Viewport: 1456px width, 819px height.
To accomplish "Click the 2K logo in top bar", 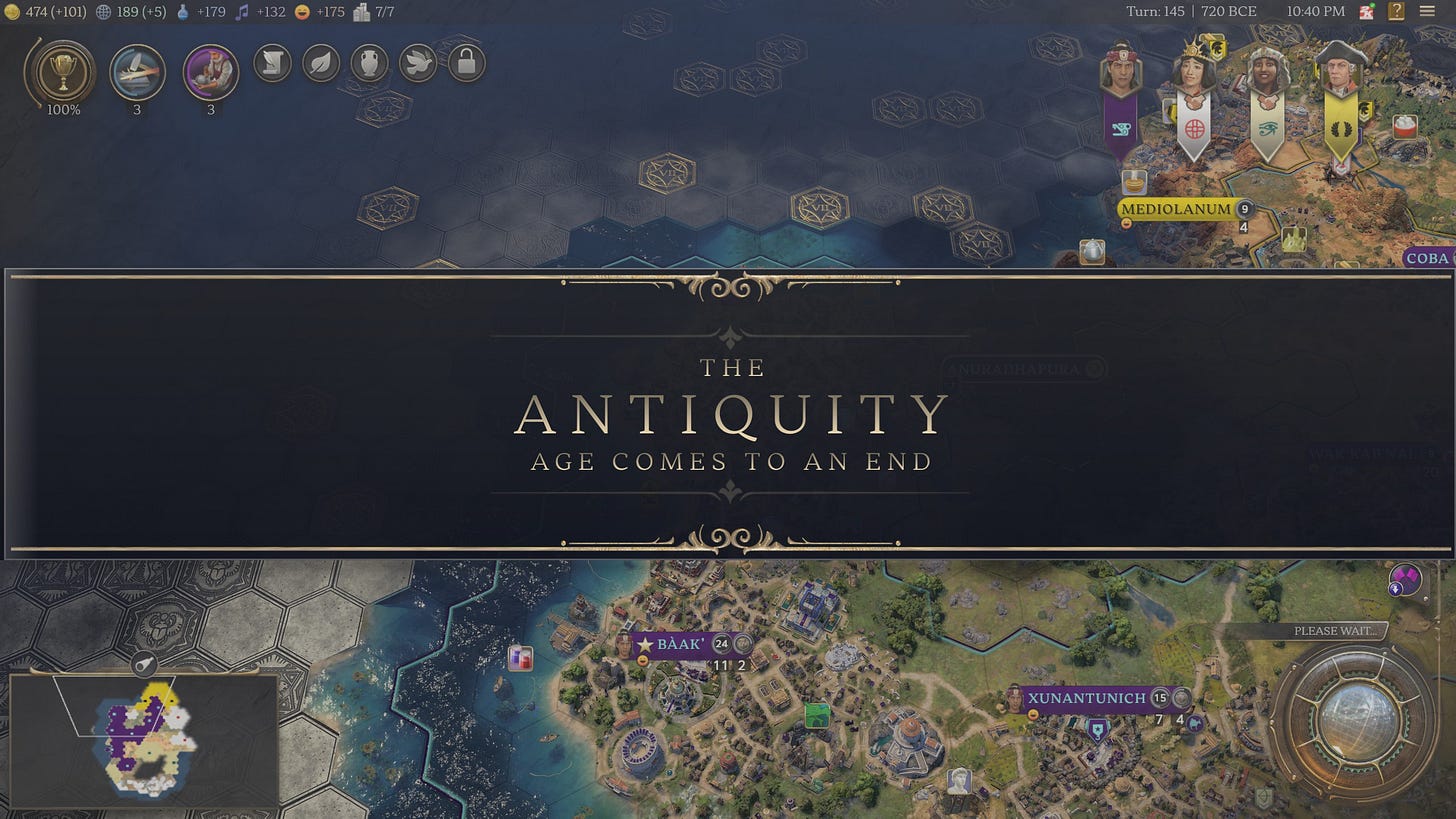I will pyautogui.click(x=1366, y=11).
